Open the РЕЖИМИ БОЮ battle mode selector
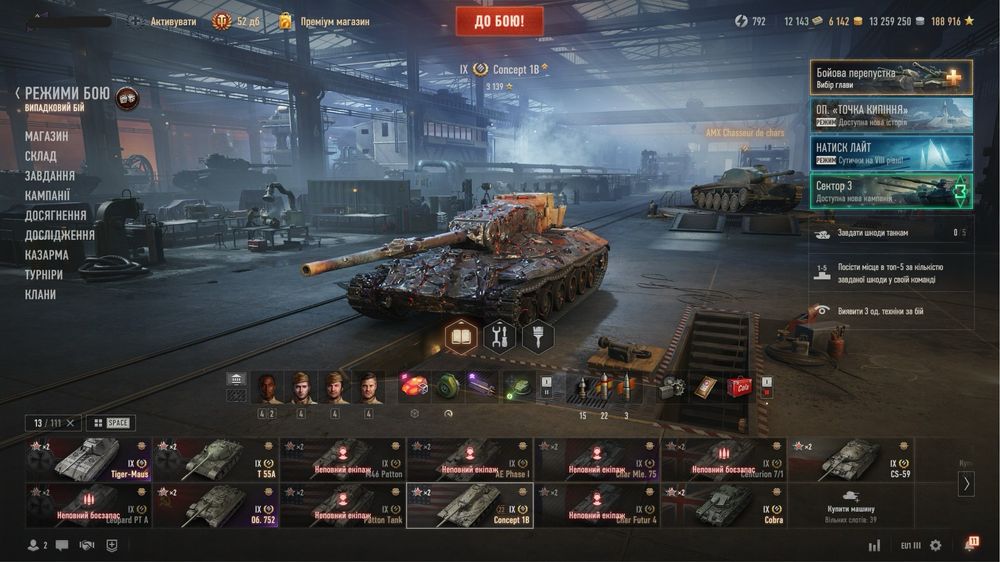Viewport: 1000px width, 562px height. click(67, 94)
